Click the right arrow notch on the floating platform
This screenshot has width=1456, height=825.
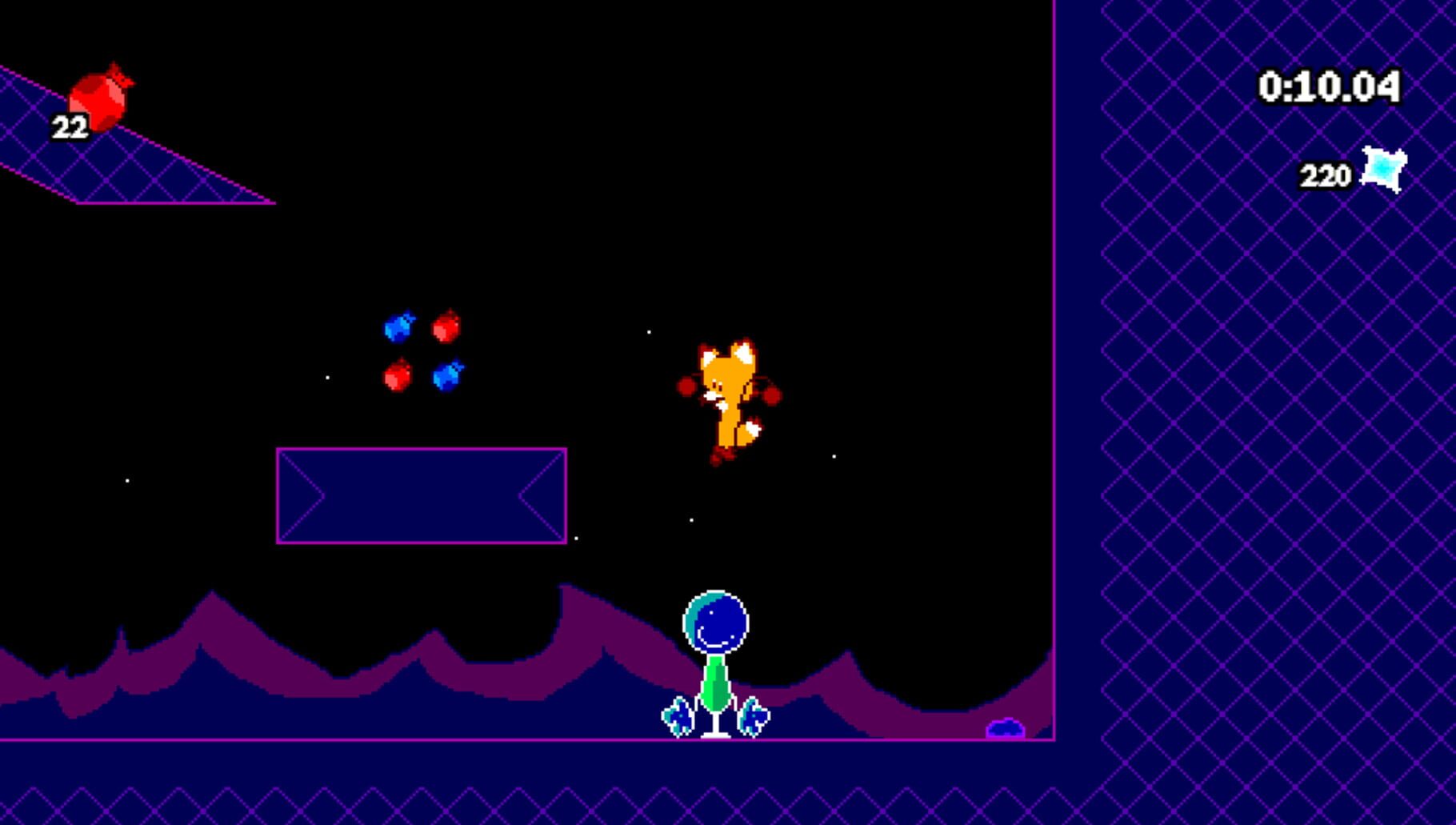[x=538, y=495]
